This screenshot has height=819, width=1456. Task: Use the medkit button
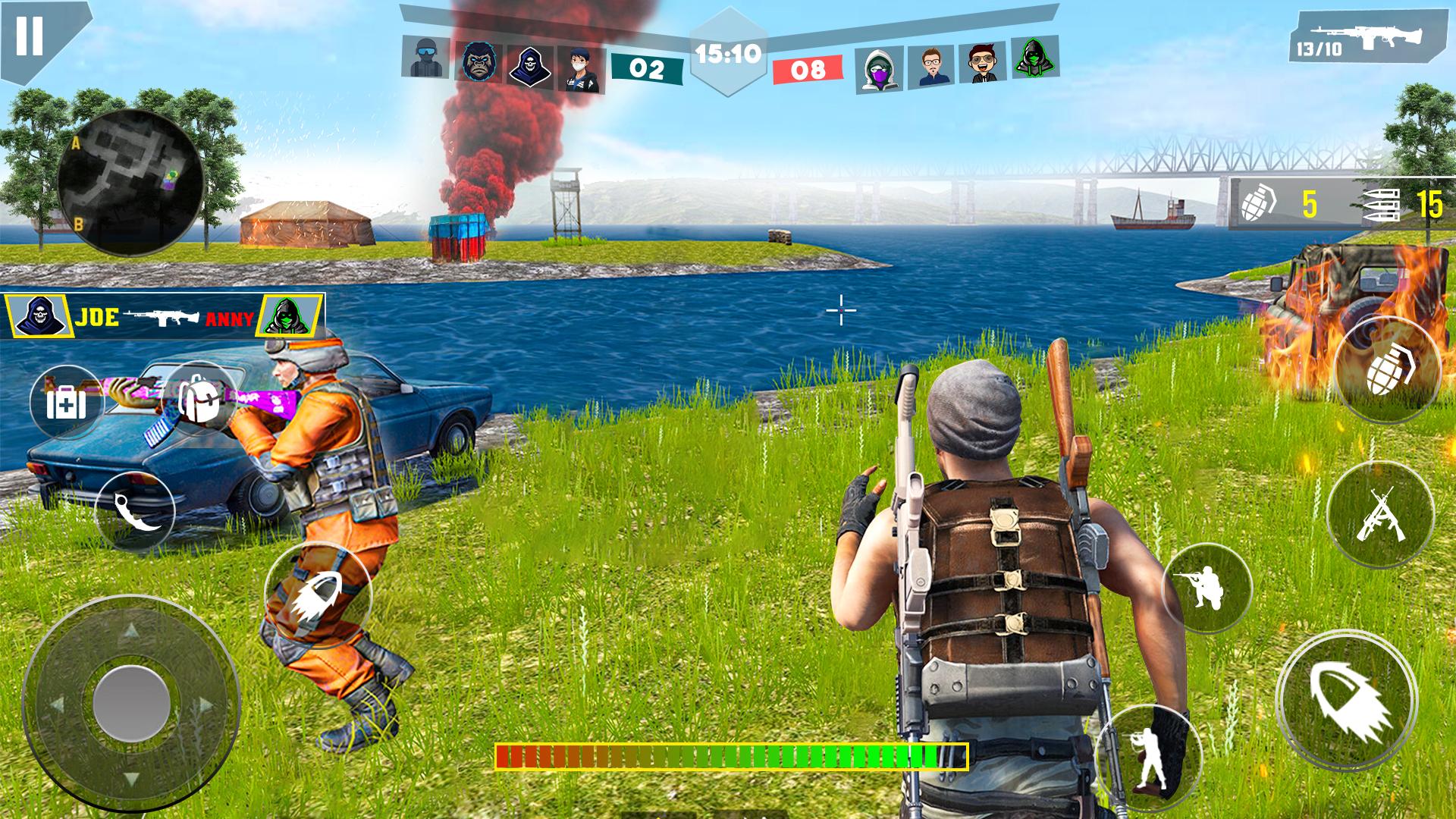(67, 402)
